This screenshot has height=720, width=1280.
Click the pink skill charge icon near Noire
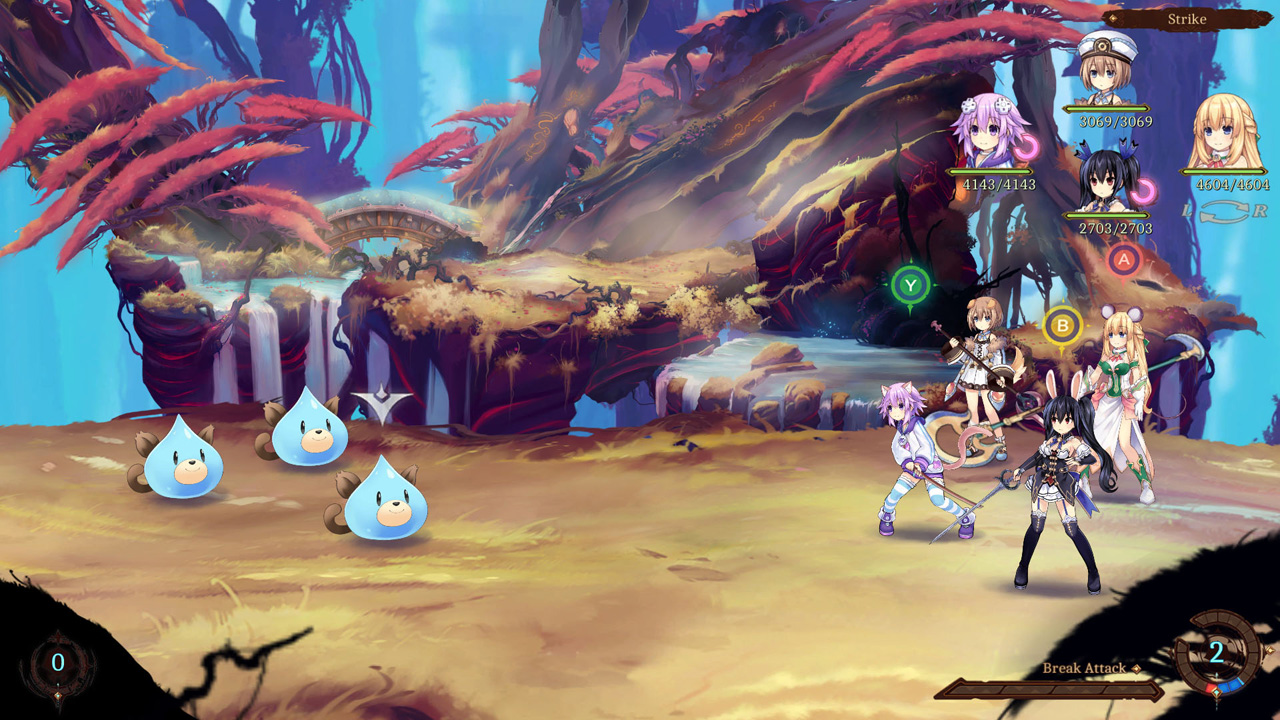click(x=1142, y=192)
